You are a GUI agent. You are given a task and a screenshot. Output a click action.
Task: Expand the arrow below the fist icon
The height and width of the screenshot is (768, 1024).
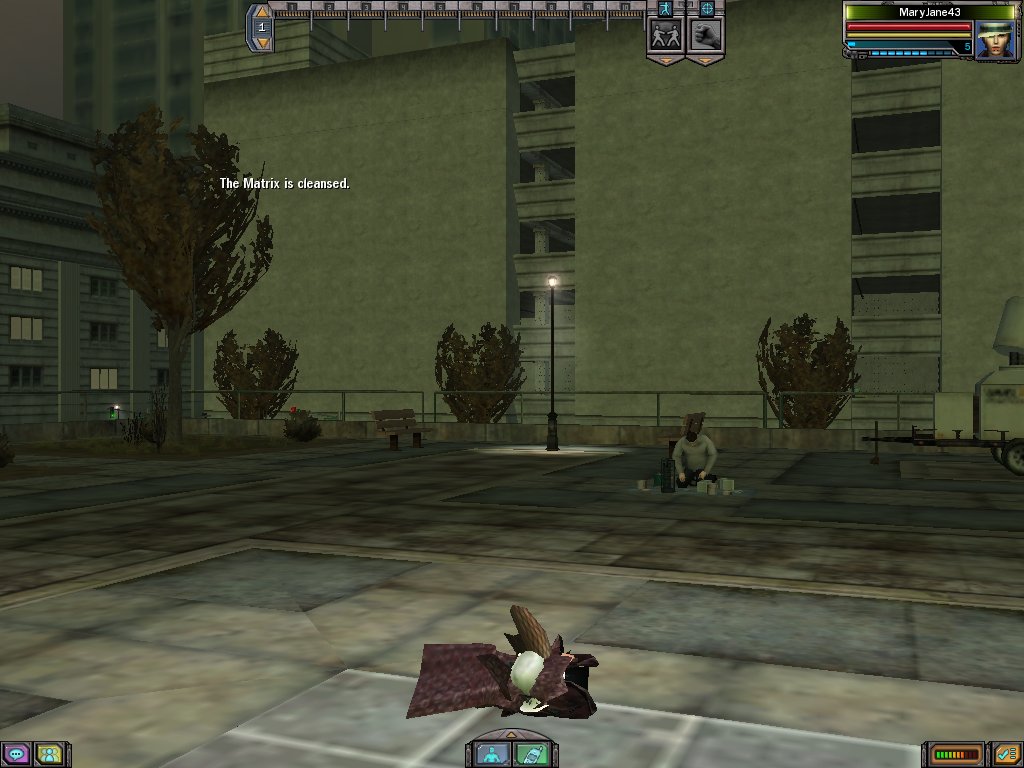(x=705, y=61)
